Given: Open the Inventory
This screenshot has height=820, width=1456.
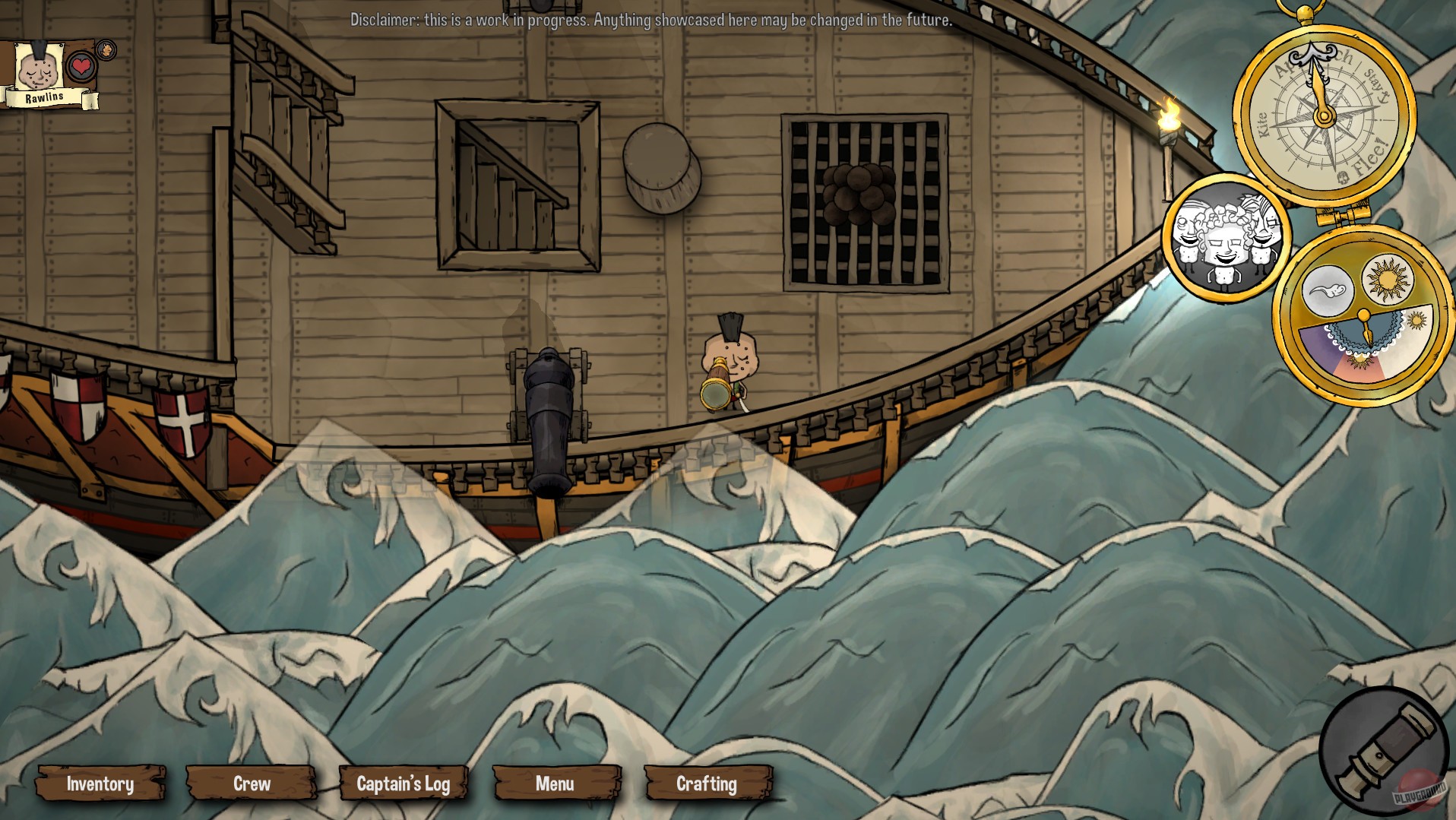Looking at the screenshot, I should tap(100, 784).
